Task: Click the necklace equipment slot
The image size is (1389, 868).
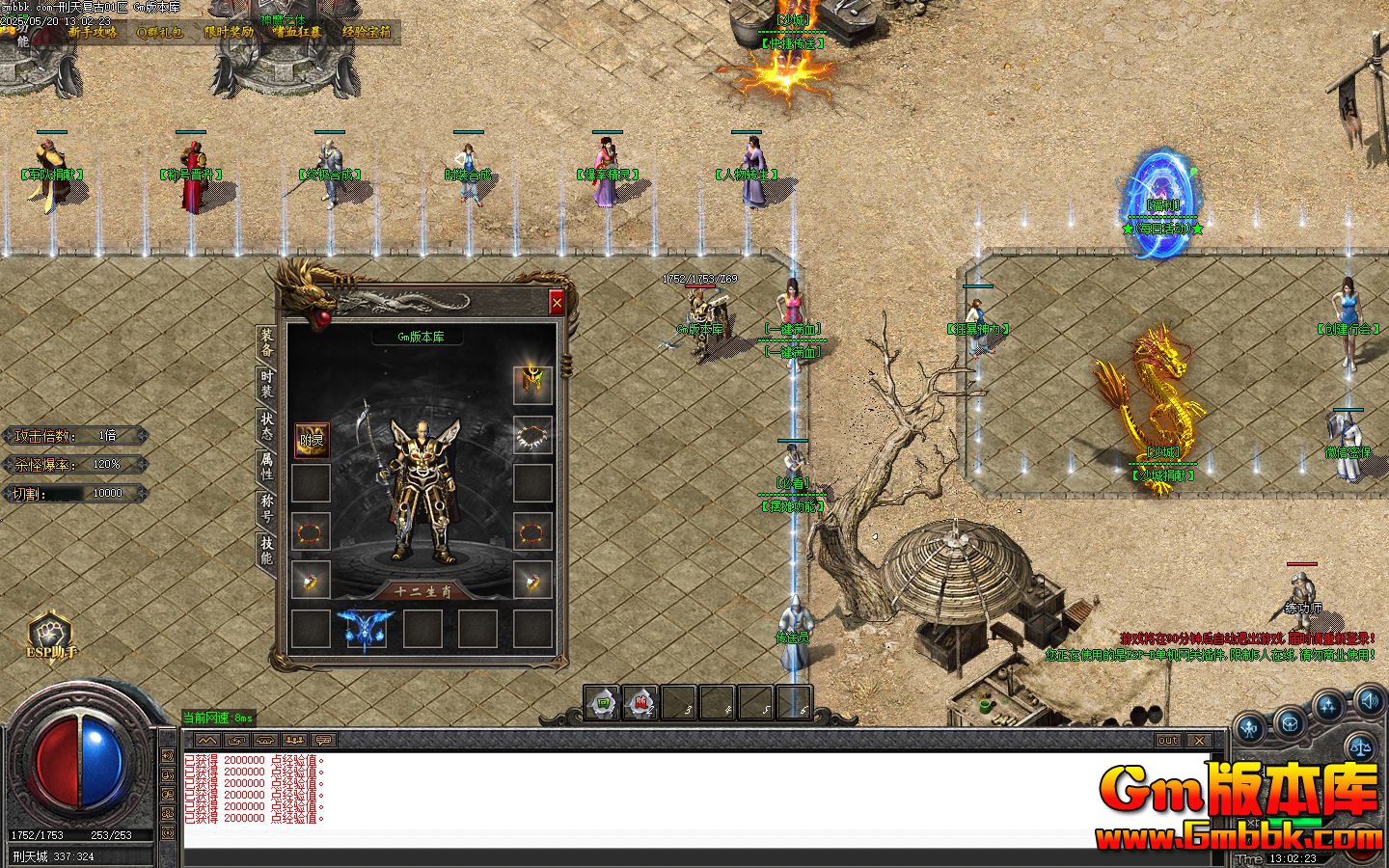Action: click(531, 435)
